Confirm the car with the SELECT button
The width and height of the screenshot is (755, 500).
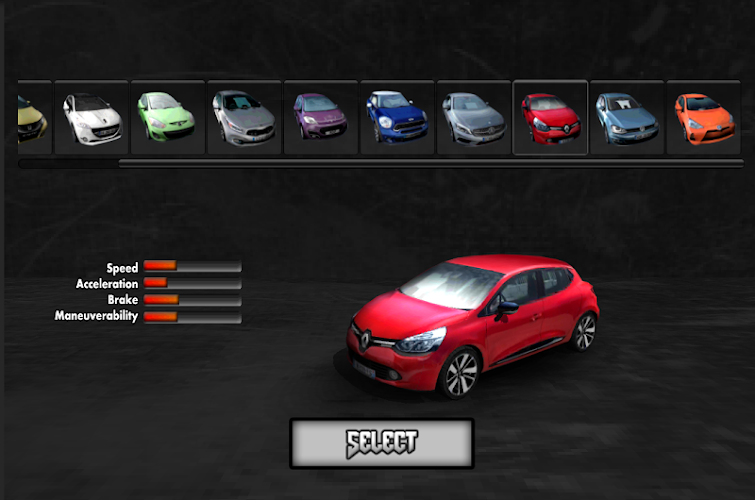point(381,442)
